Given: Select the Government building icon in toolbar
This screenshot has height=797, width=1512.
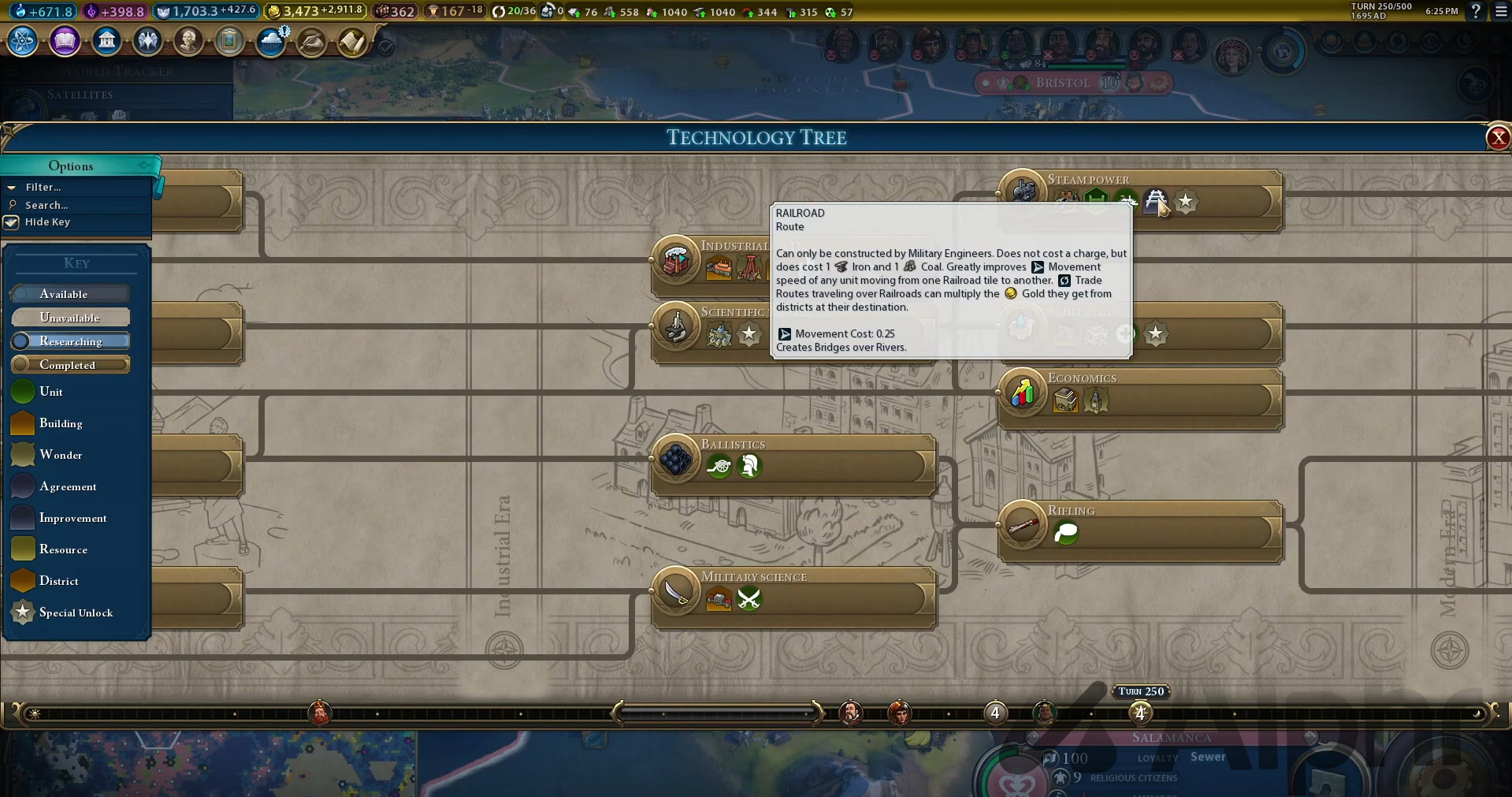Looking at the screenshot, I should [x=107, y=41].
